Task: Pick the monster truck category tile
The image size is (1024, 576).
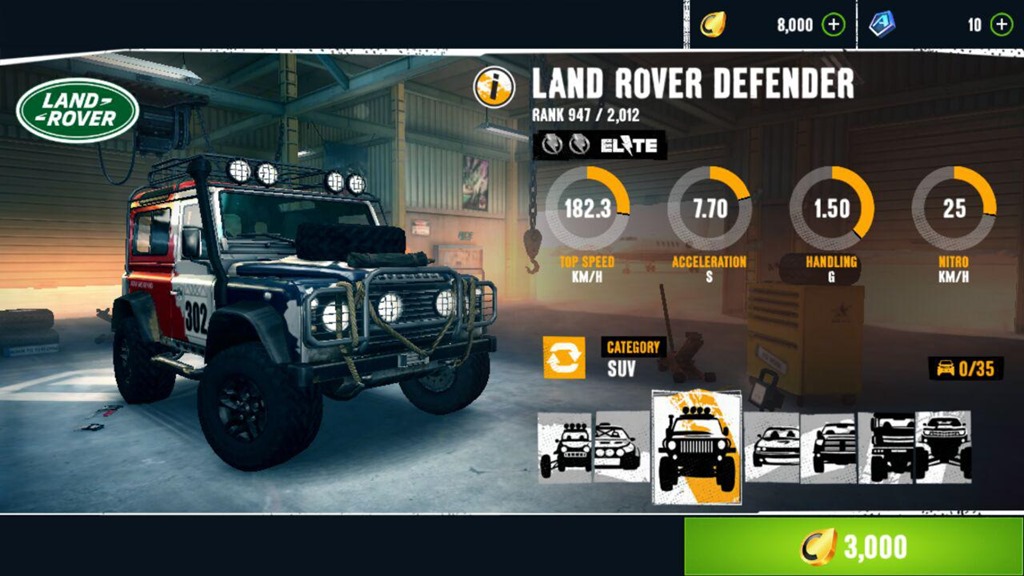Action: pos(944,446)
